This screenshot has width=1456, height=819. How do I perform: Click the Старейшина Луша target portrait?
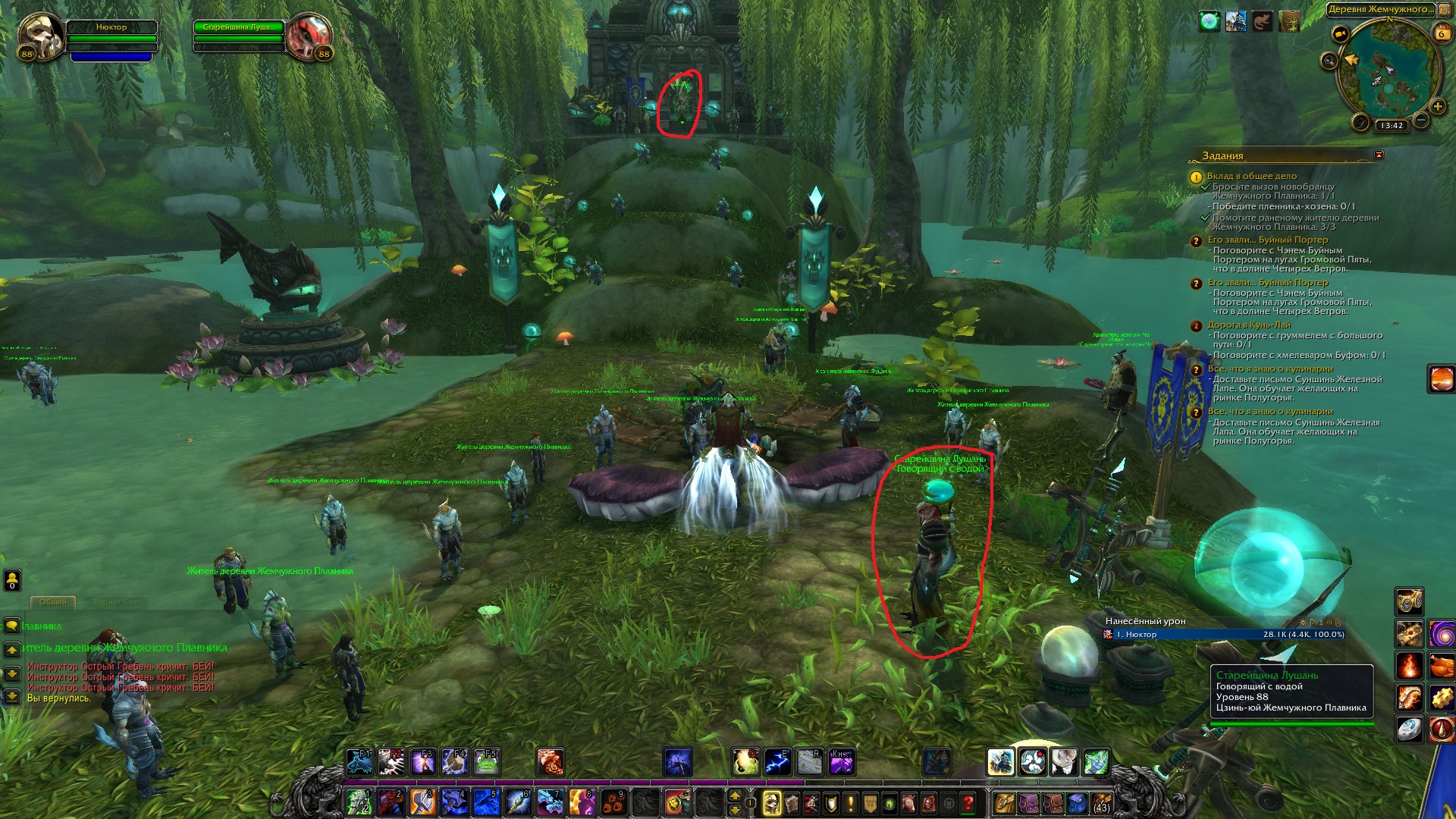(x=309, y=36)
